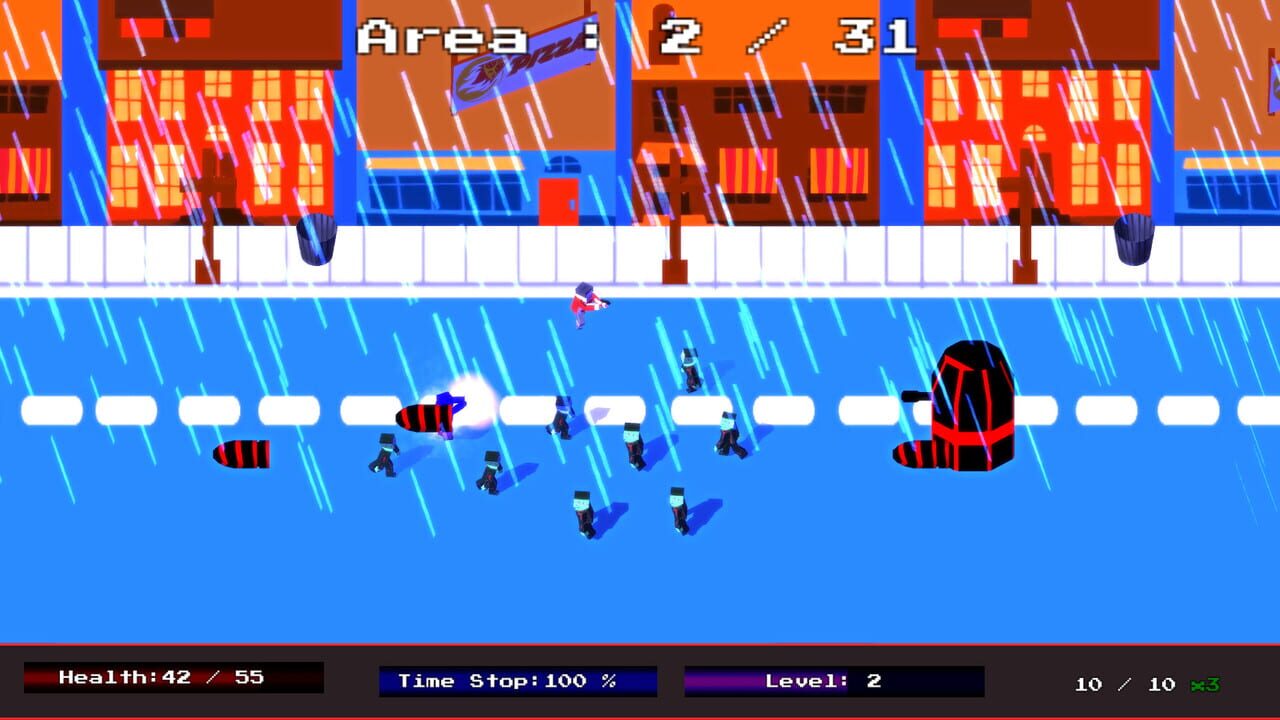This screenshot has height=720, width=1280.
Task: Click the lone zombie at the bottom
Action: click(580, 510)
